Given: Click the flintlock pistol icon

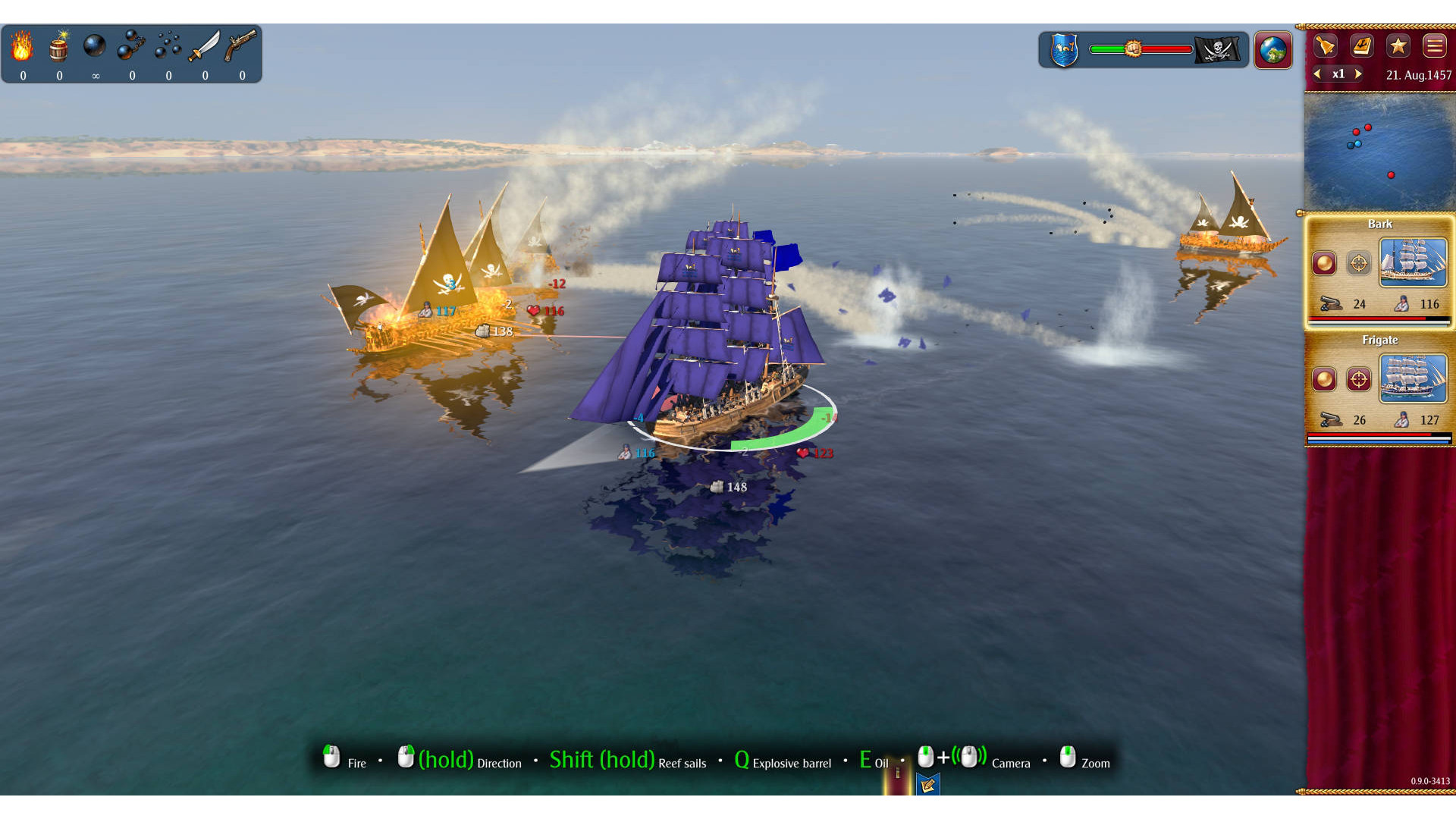Looking at the screenshot, I should [240, 47].
